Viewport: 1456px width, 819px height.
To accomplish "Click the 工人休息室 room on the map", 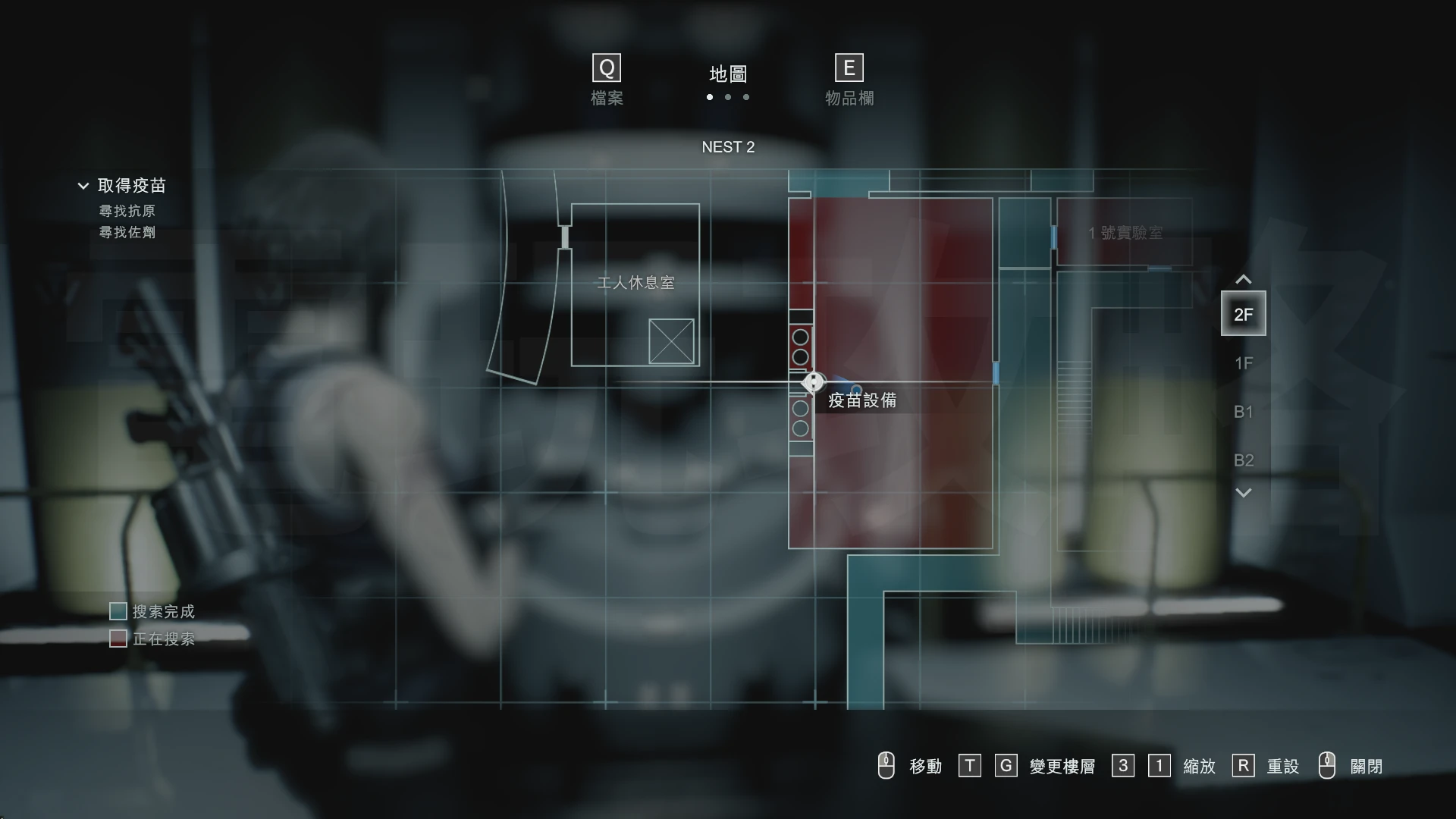I will pos(635,284).
